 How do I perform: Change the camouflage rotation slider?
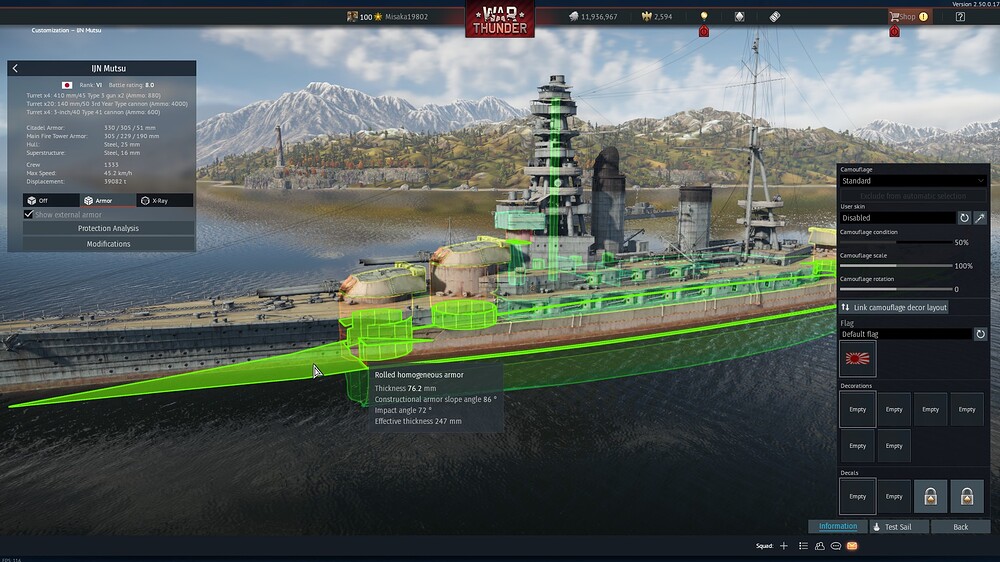tap(895, 290)
